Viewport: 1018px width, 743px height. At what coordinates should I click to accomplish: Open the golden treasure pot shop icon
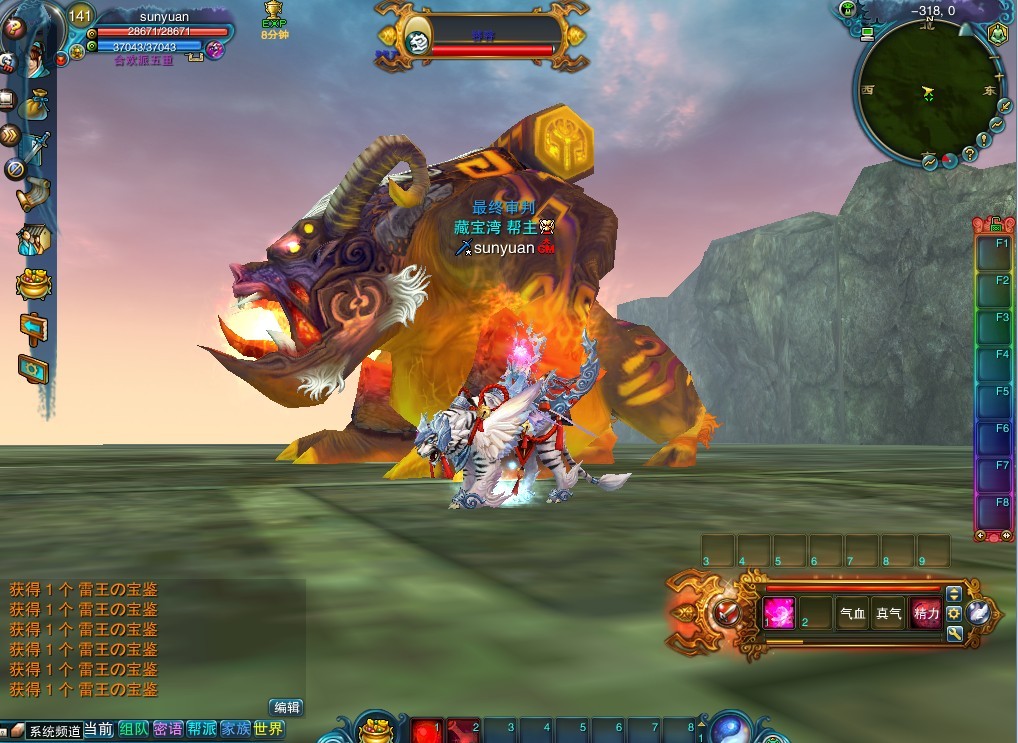33,284
